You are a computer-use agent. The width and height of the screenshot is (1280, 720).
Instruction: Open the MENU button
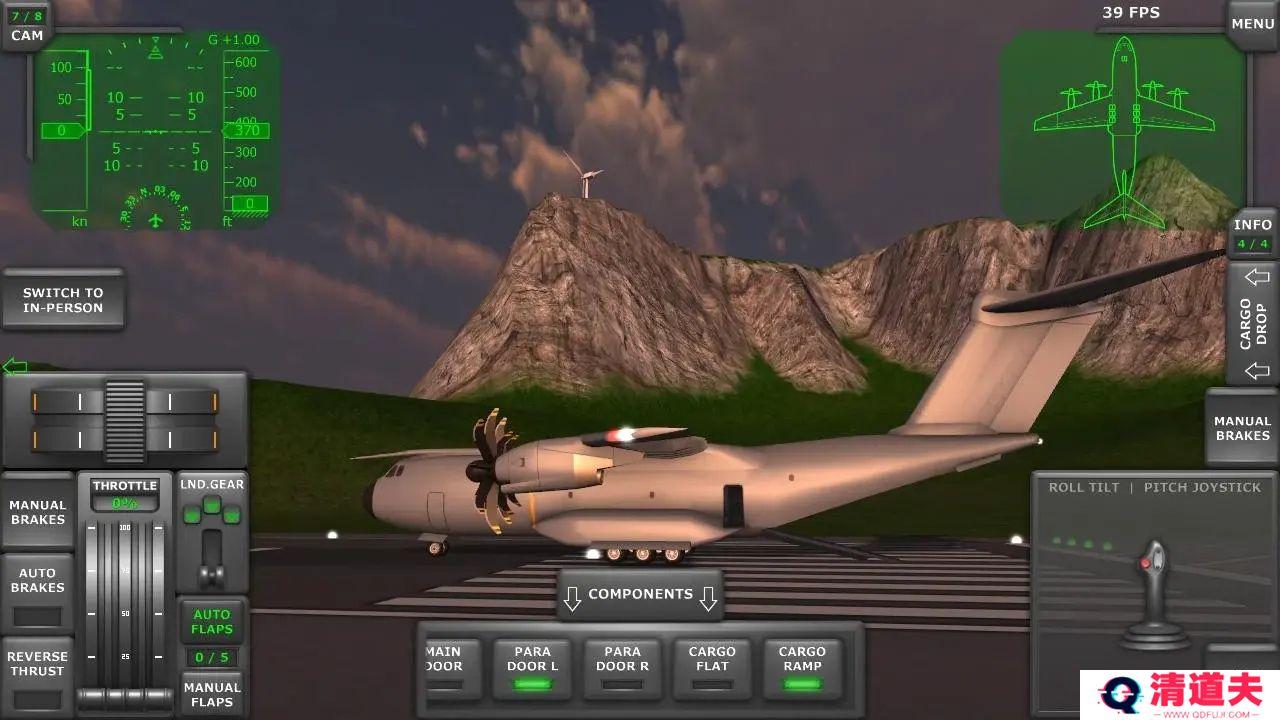pyautogui.click(x=1252, y=24)
